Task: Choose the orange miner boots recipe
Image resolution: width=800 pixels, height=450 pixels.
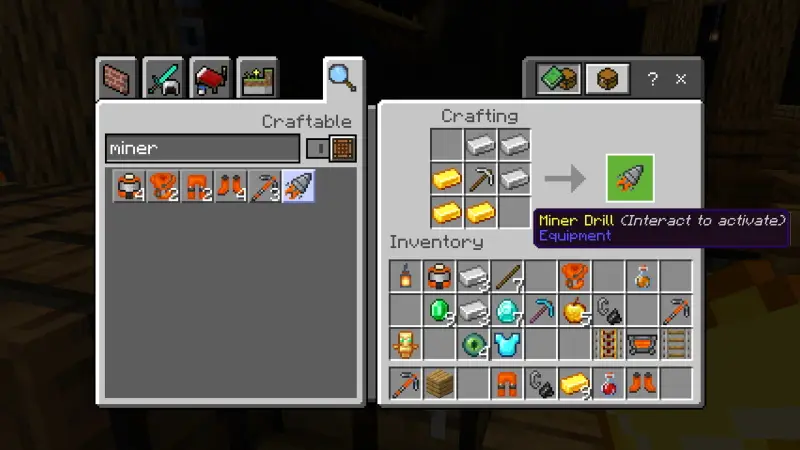Action: point(233,187)
